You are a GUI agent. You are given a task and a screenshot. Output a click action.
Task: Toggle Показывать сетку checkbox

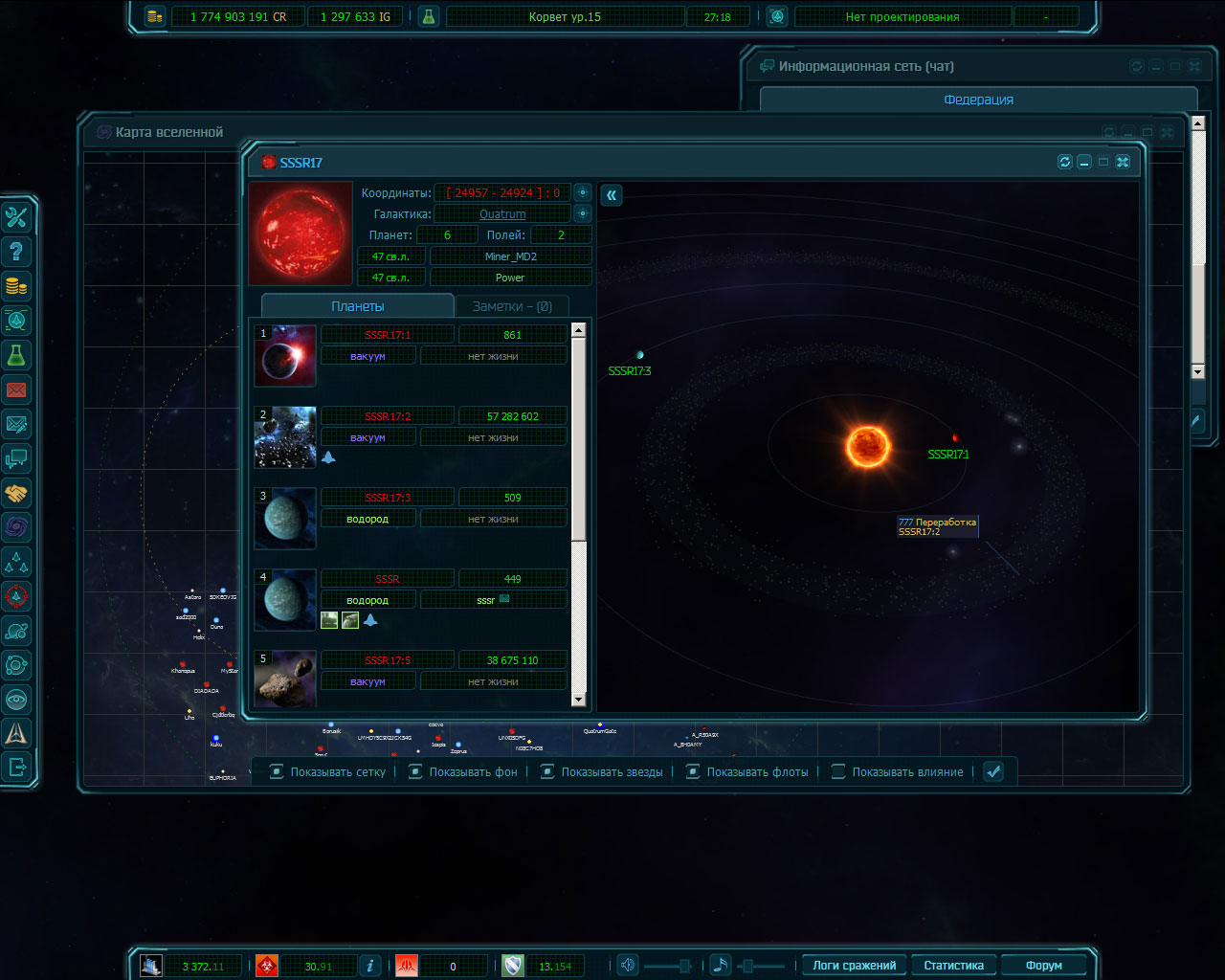coord(277,771)
